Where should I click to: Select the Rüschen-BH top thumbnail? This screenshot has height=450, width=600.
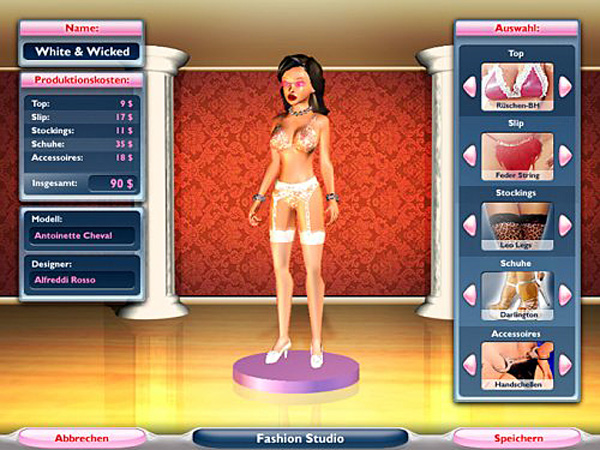[x=516, y=85]
